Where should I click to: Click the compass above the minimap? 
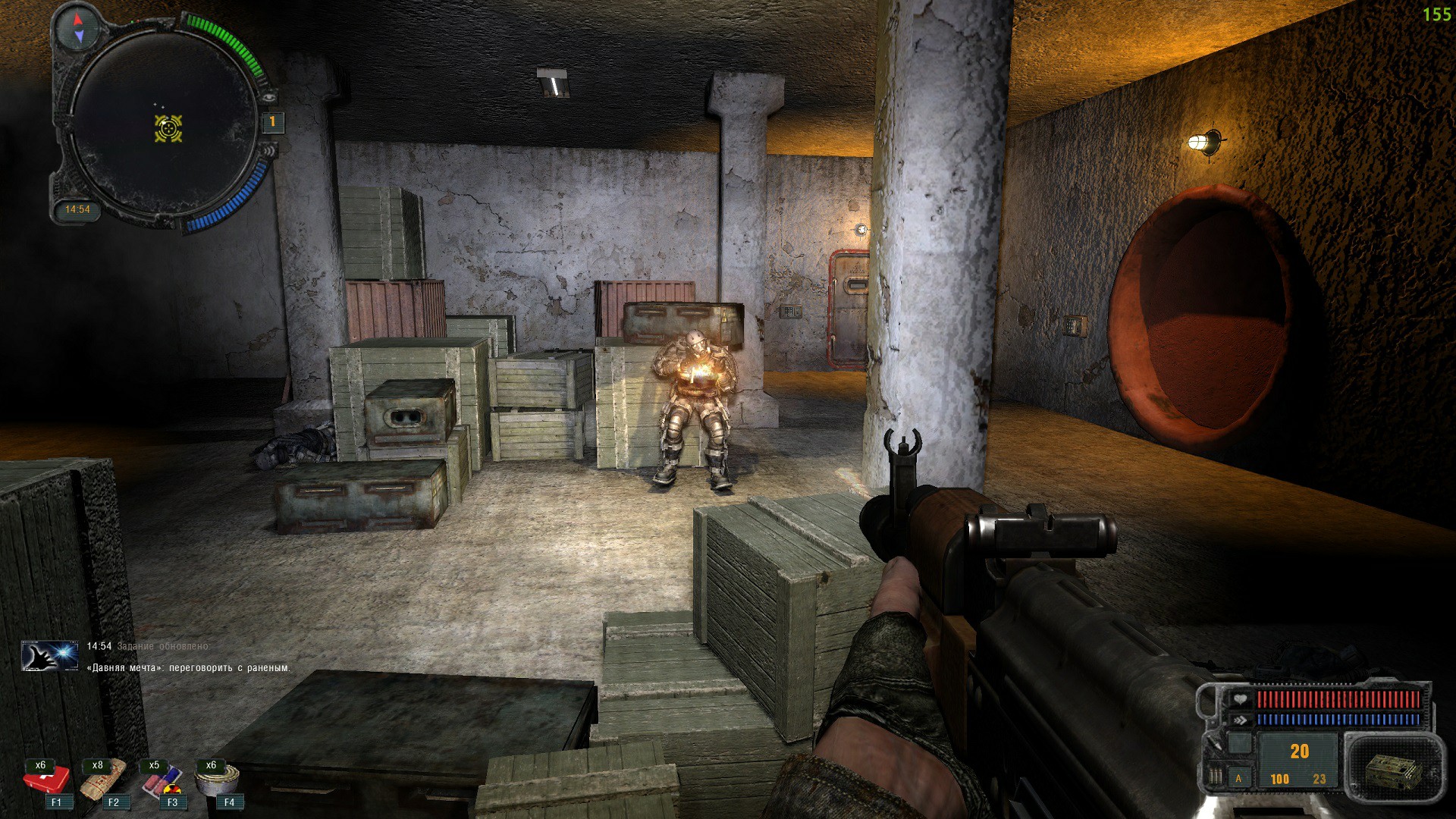click(x=80, y=27)
